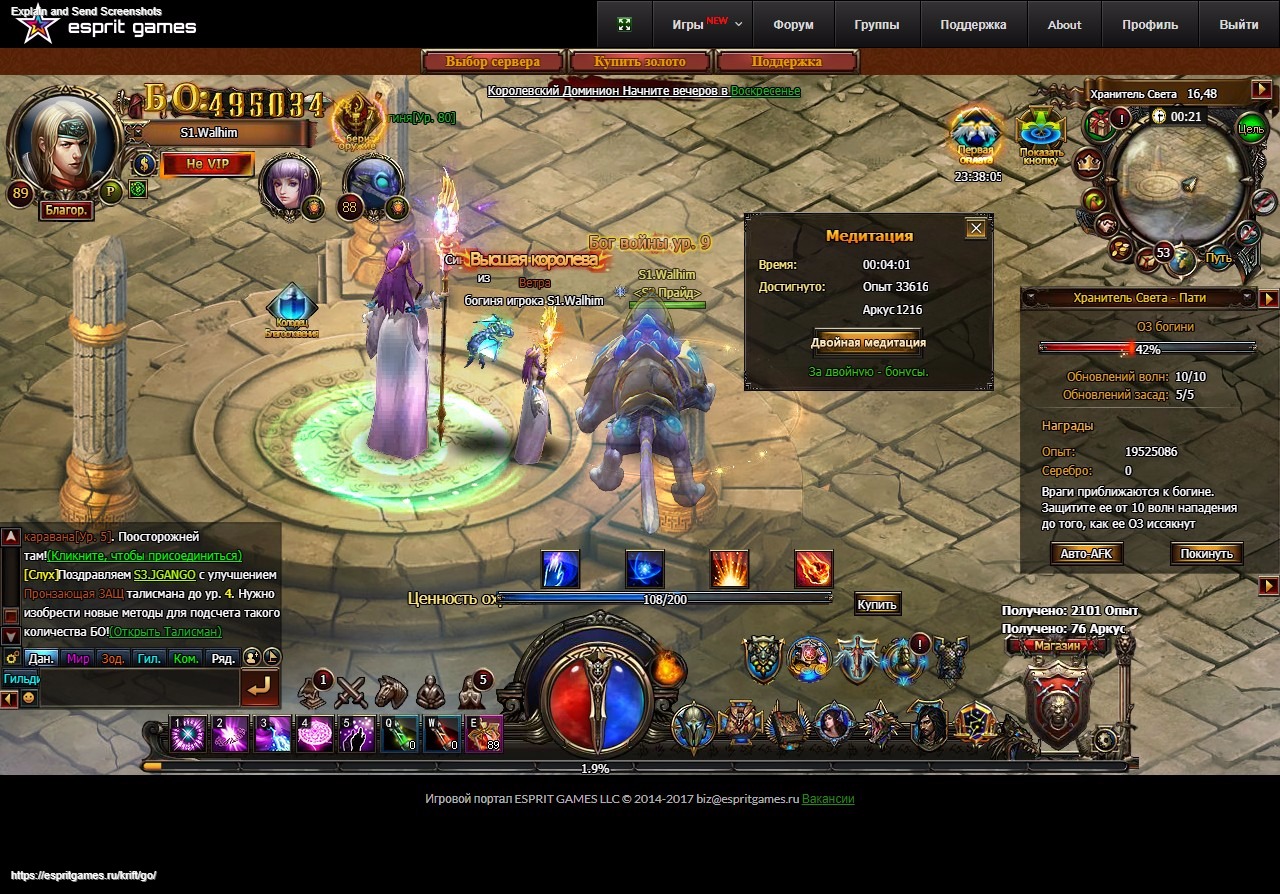1280x894 pixels.
Task: Open the Выбор сервера menu
Action: [493, 62]
